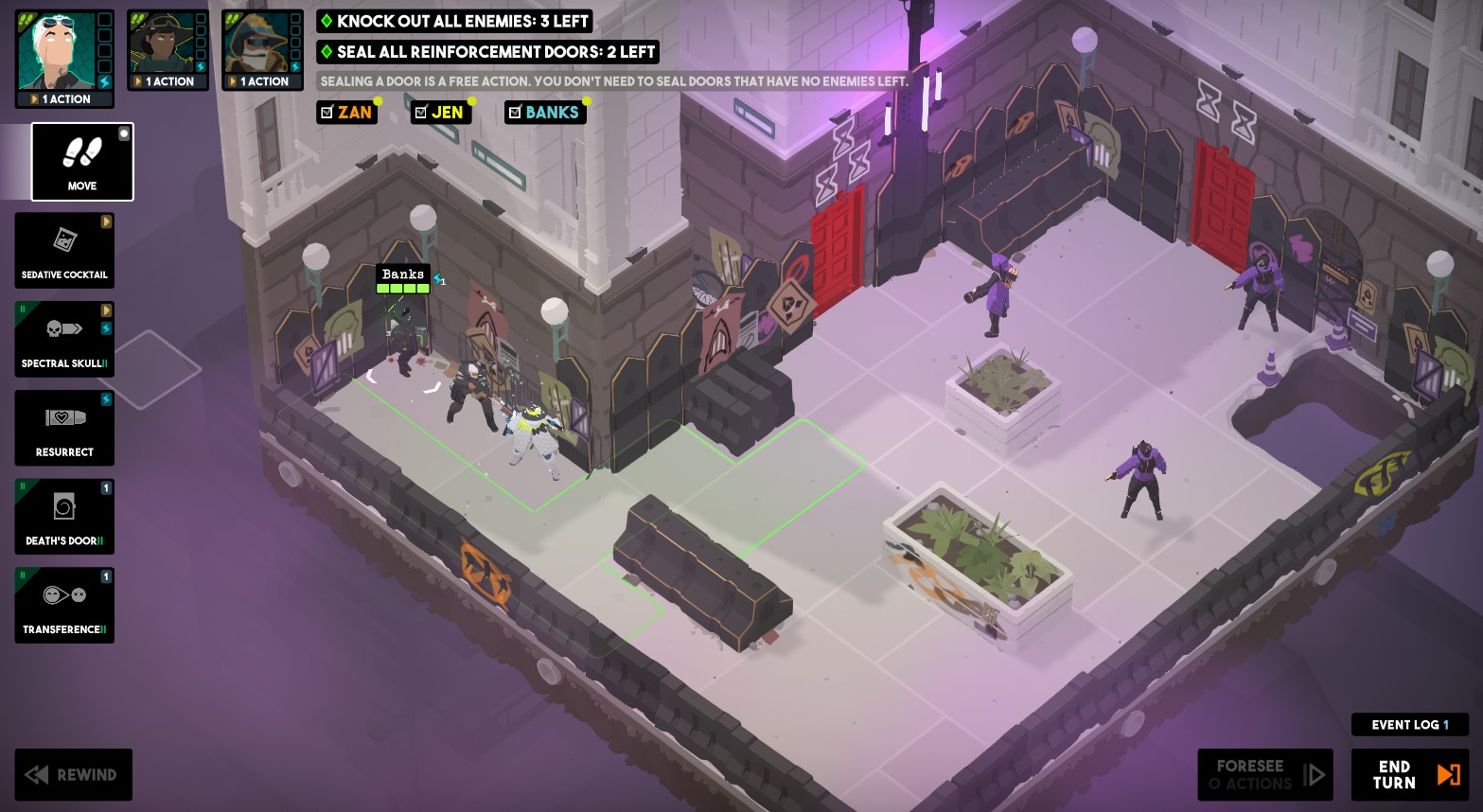Toggle the JEN objective checkbox
The image size is (1483, 812).
point(420,113)
